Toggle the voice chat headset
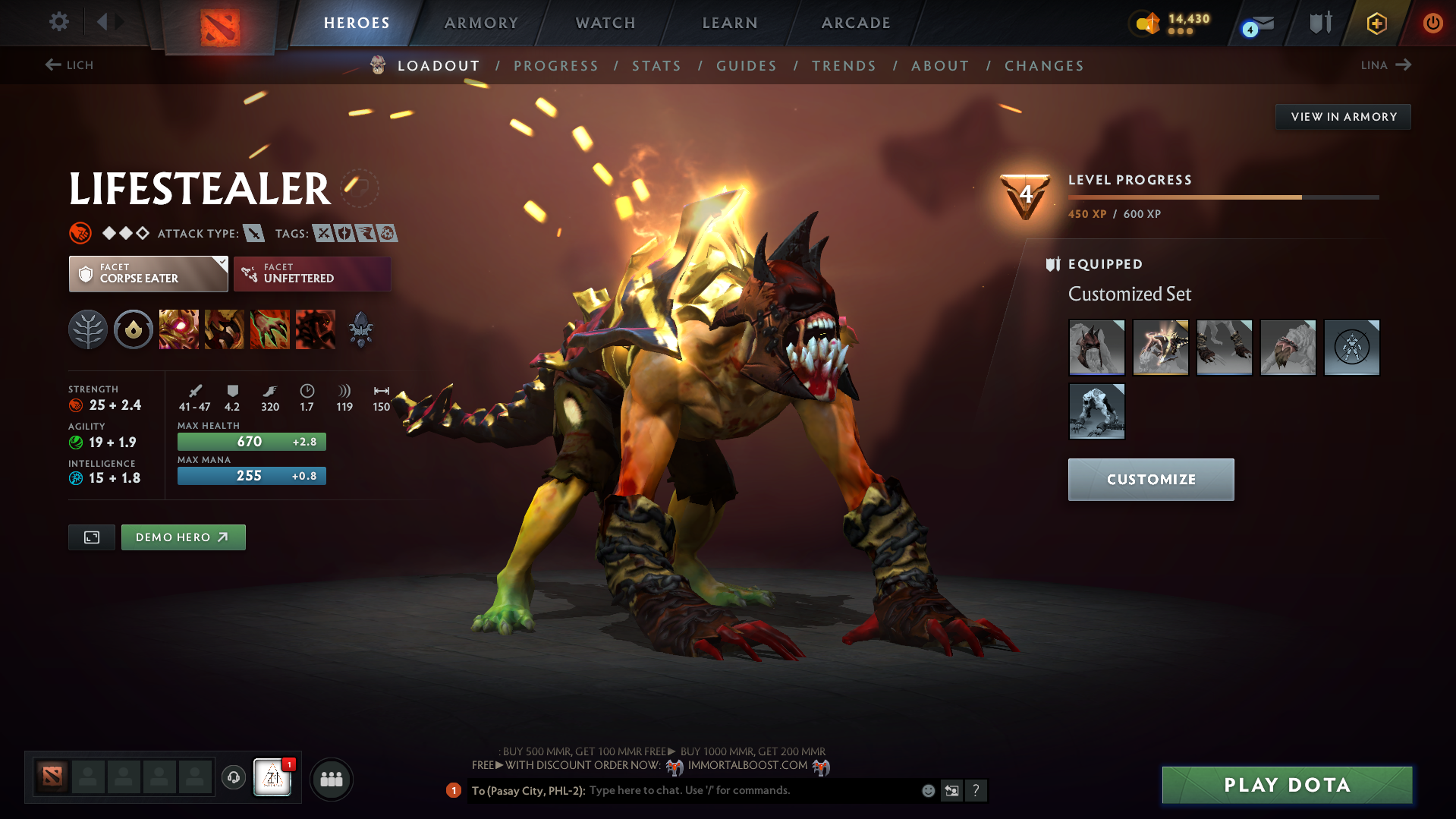Image resolution: width=1456 pixels, height=819 pixels. (233, 778)
